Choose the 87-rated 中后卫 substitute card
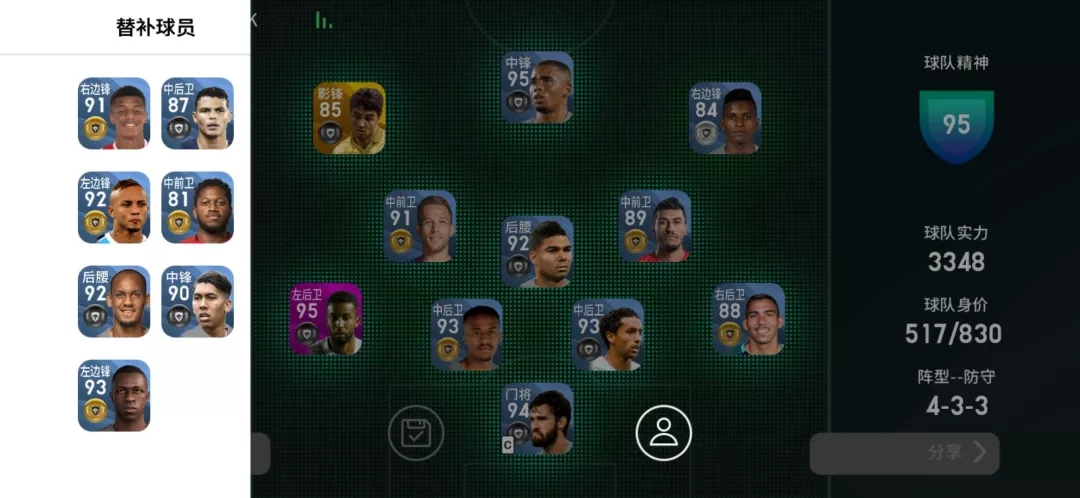The height and width of the screenshot is (498, 1080). [x=197, y=114]
